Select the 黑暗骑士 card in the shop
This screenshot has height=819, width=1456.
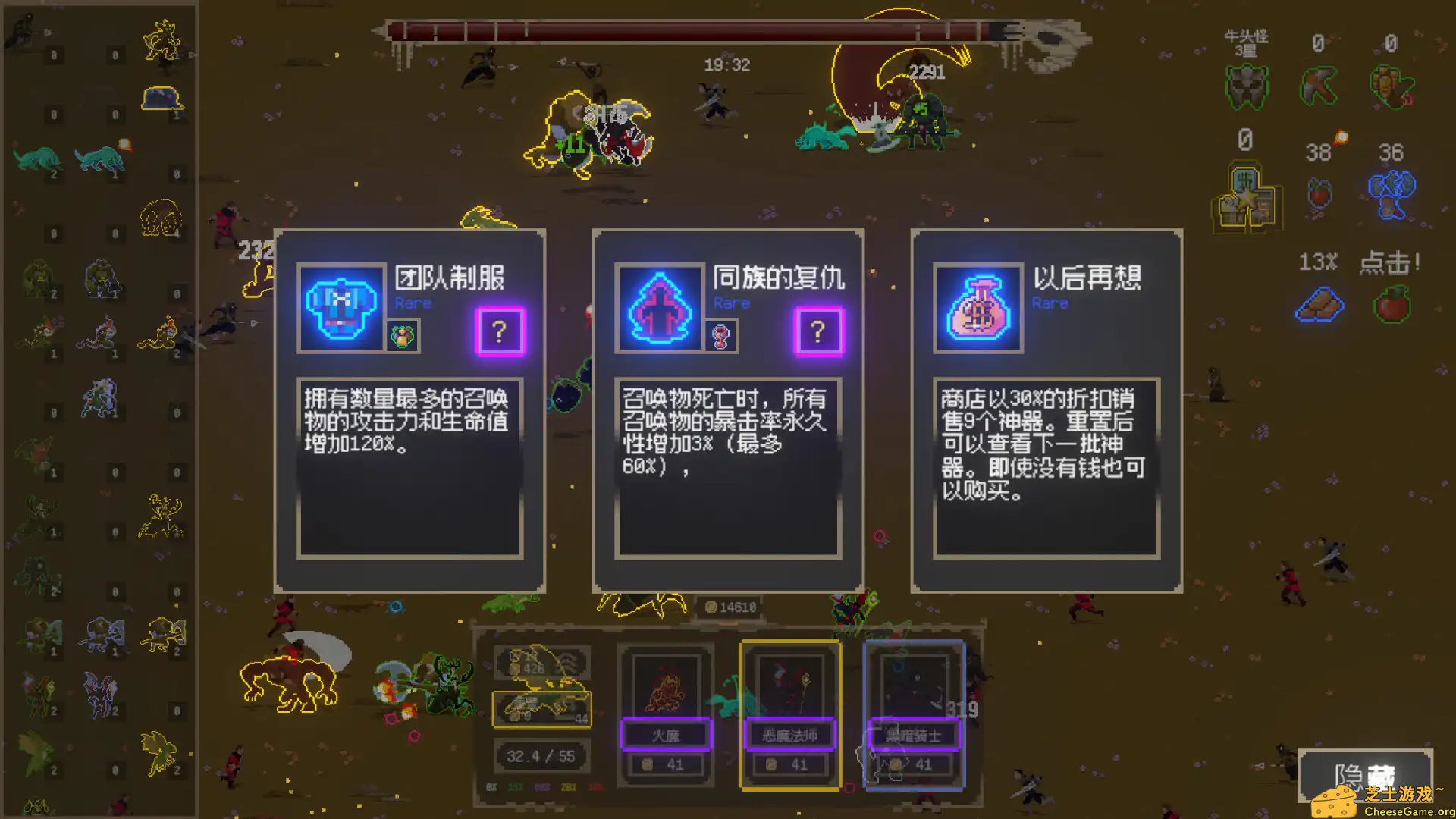[x=914, y=713]
